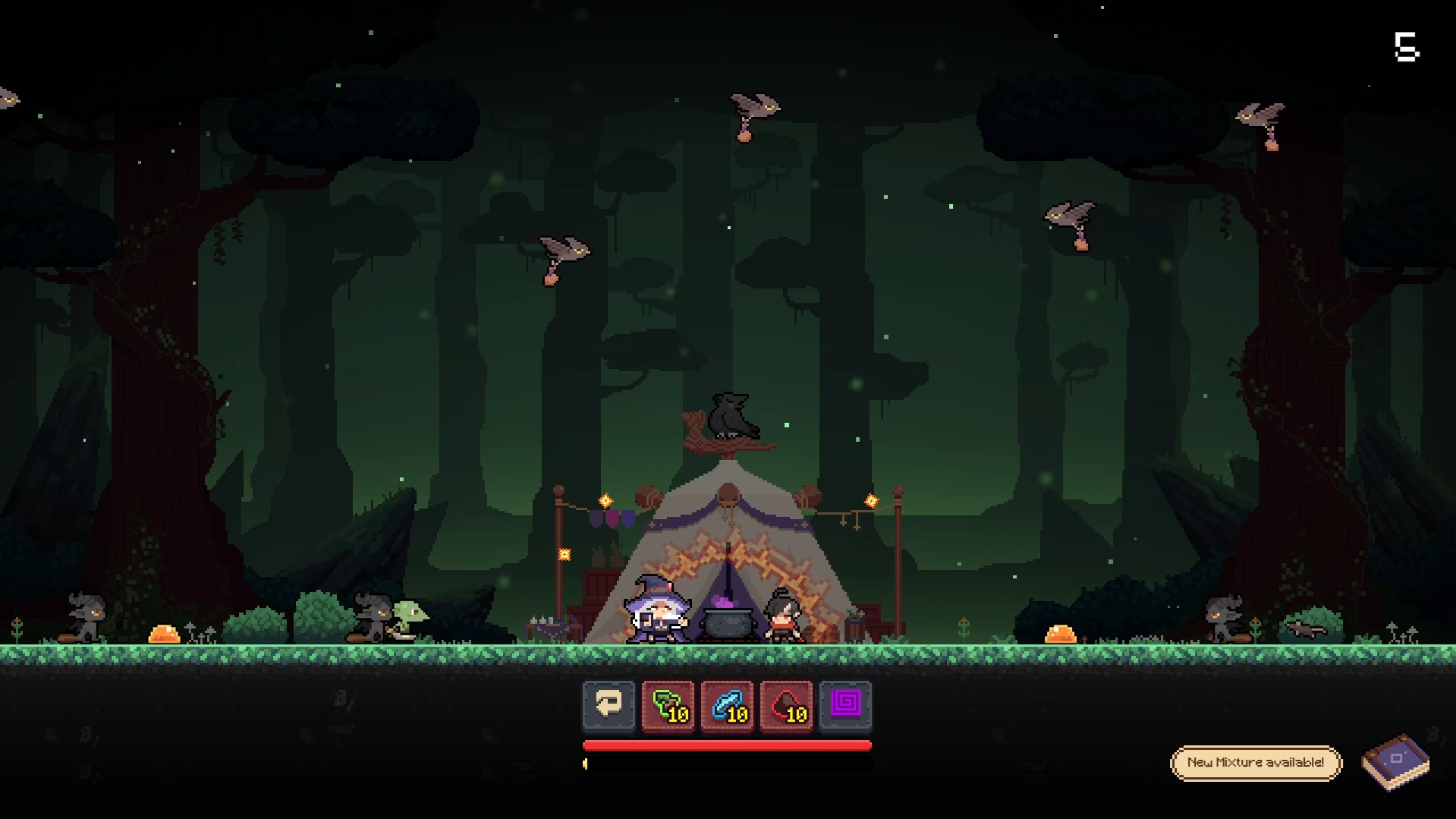Pick the red-outlined brown ingredient slot
1456x819 pixels.
(x=787, y=705)
